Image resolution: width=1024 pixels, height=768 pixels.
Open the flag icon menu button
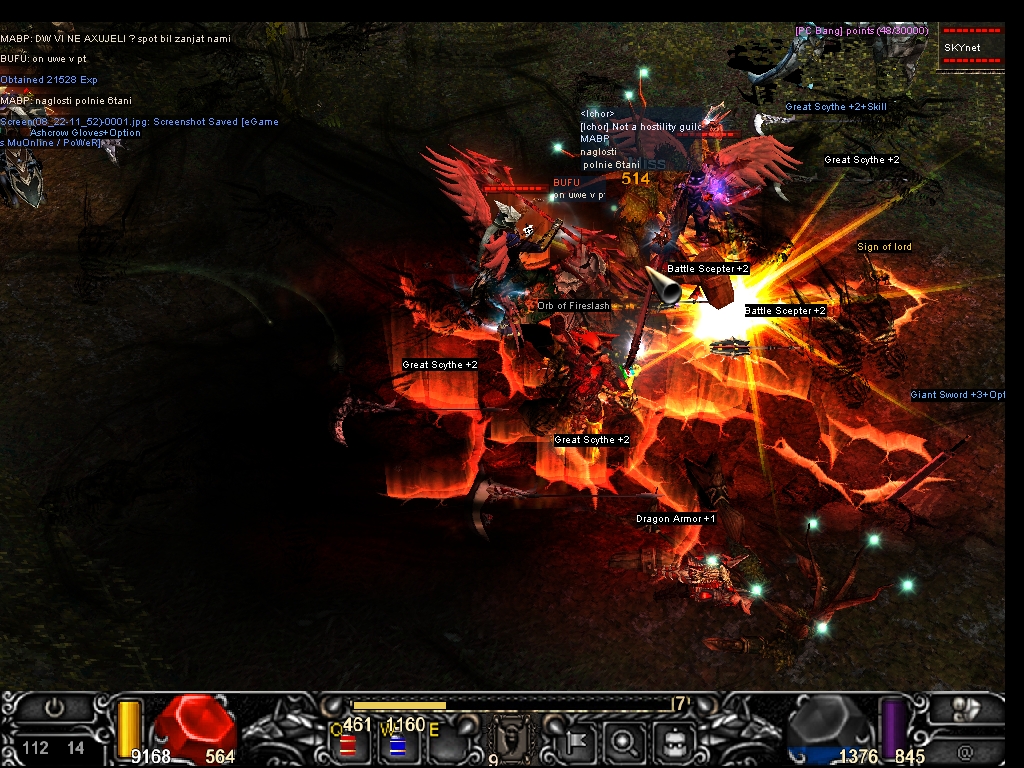click(x=579, y=742)
